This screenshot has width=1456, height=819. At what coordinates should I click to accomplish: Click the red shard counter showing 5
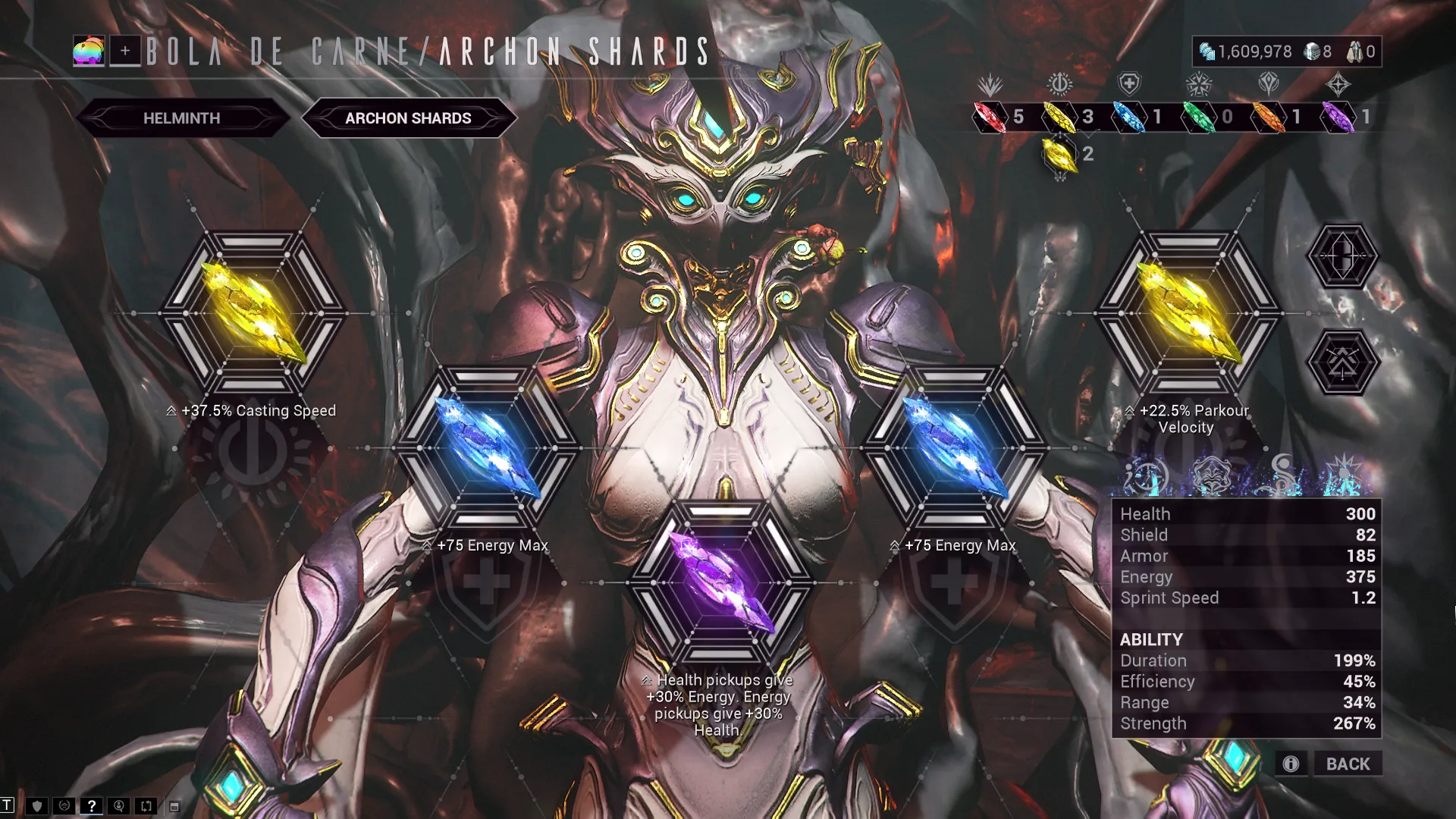(999, 117)
